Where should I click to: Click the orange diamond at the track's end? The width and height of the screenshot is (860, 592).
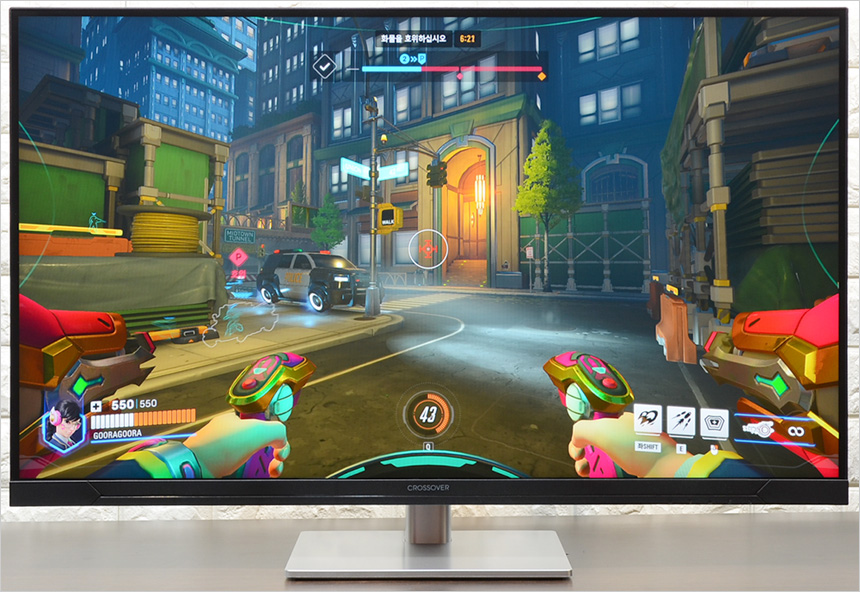coord(541,75)
